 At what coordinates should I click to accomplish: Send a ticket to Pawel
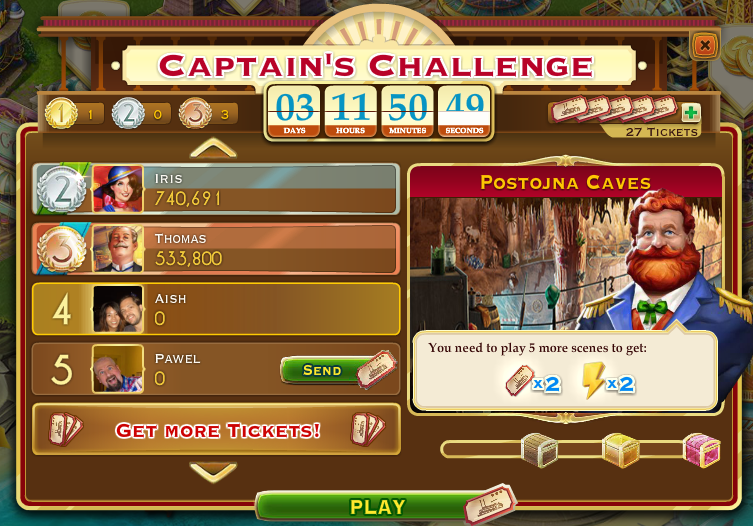(323, 370)
